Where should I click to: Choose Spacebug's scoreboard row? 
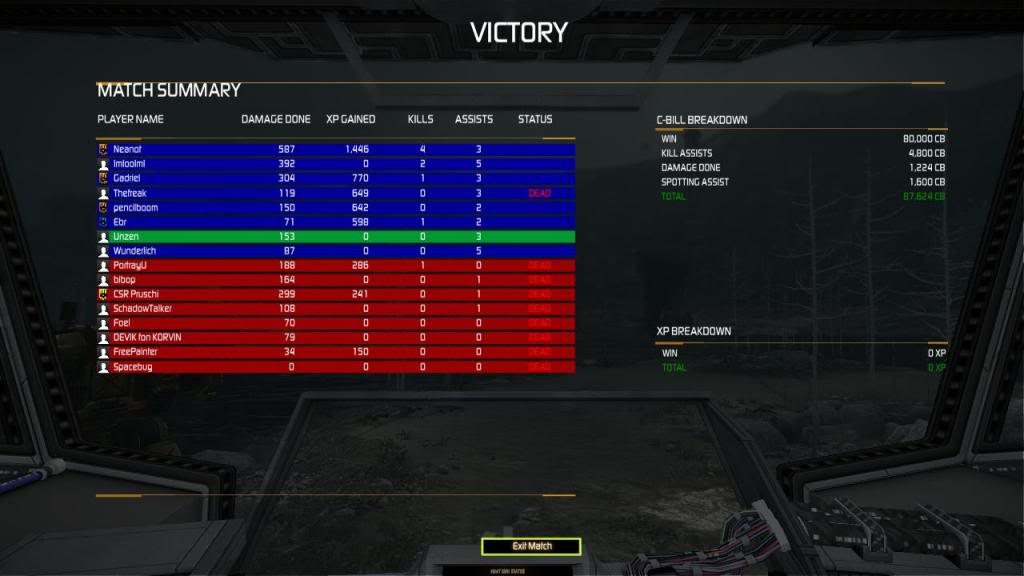point(335,367)
